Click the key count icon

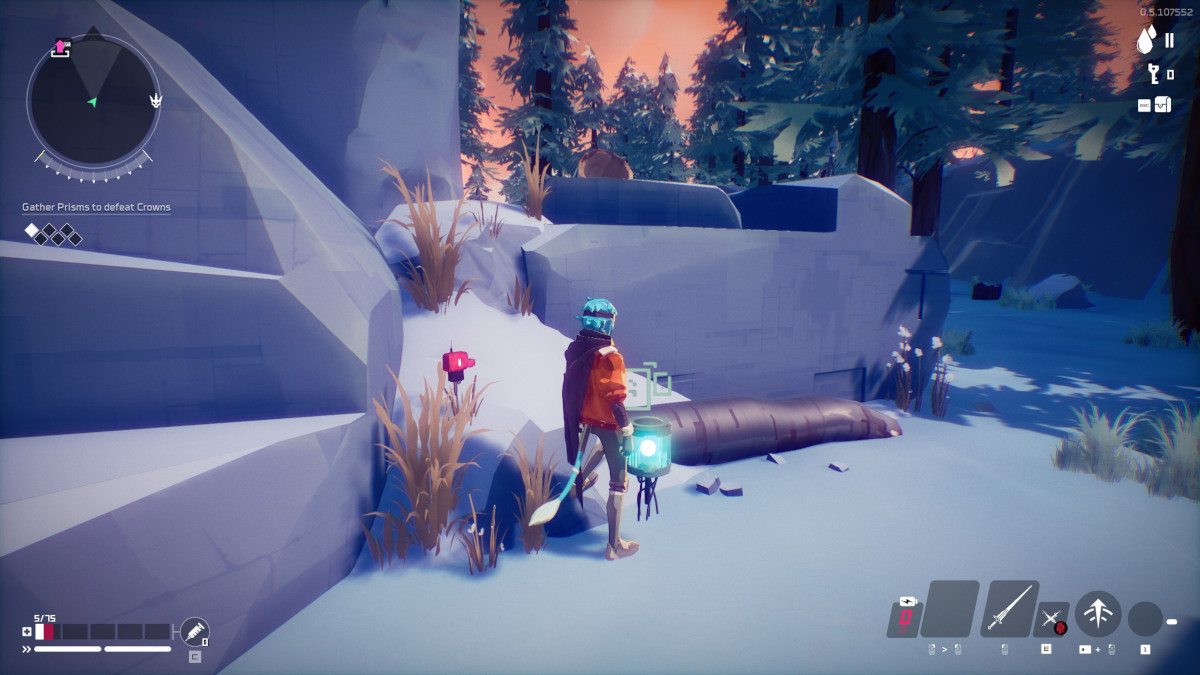point(1153,73)
